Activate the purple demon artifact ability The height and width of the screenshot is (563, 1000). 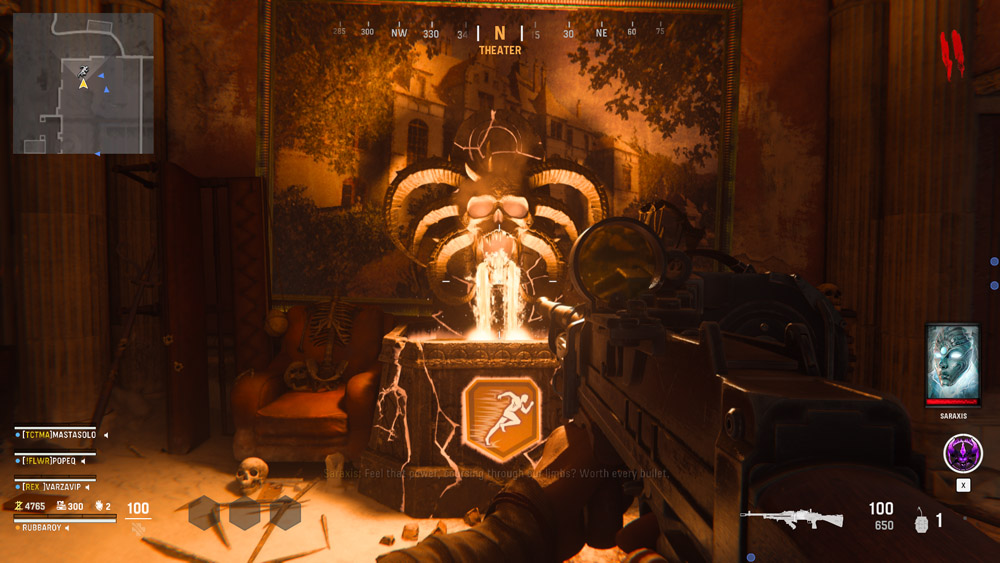962,454
